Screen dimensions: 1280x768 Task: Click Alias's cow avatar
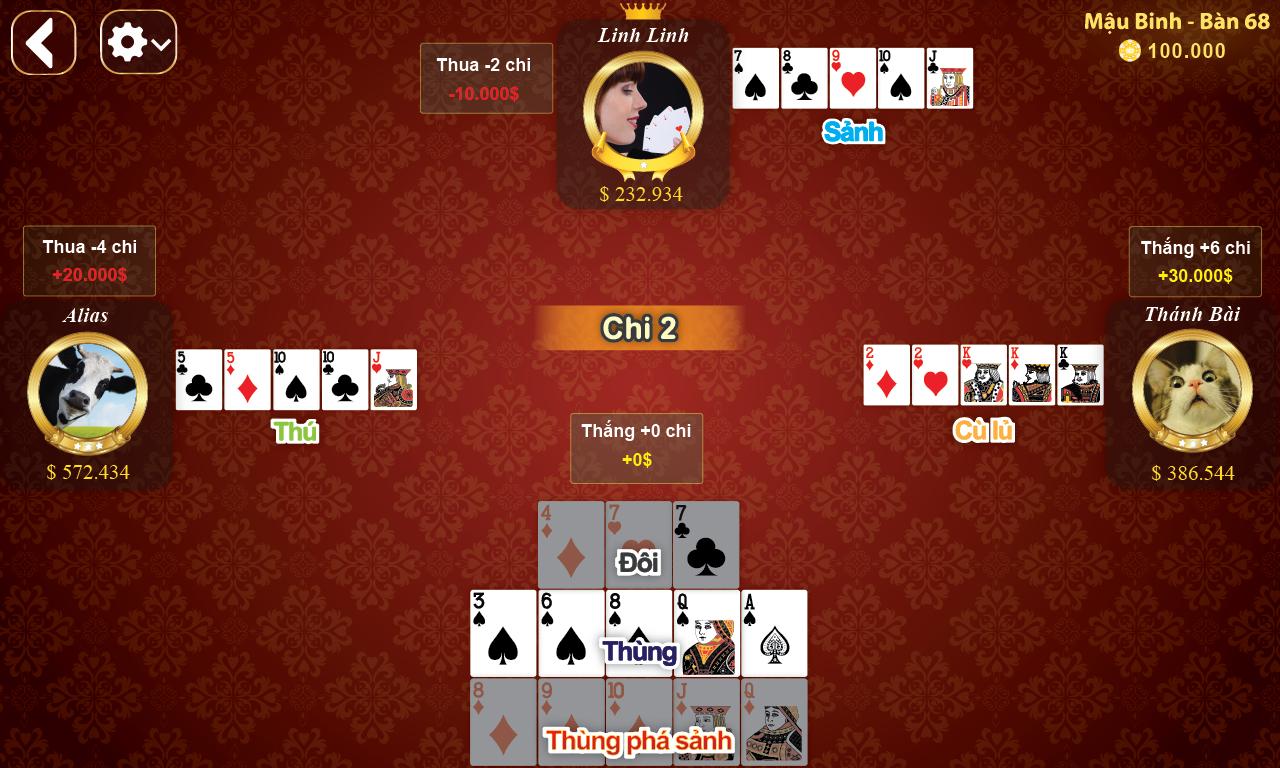pyautogui.click(x=88, y=392)
